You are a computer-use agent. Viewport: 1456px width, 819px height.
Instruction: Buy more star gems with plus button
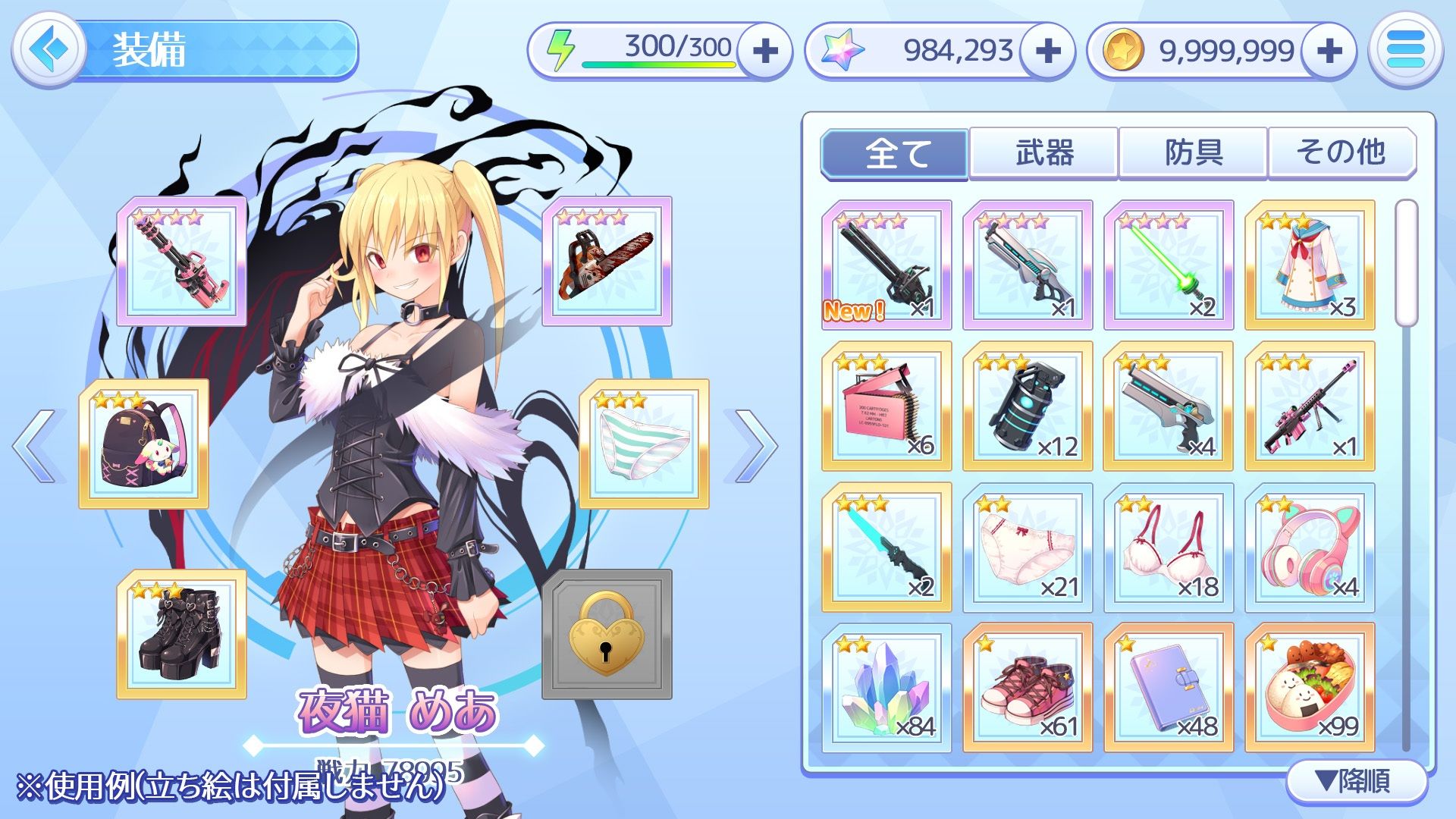[1047, 51]
